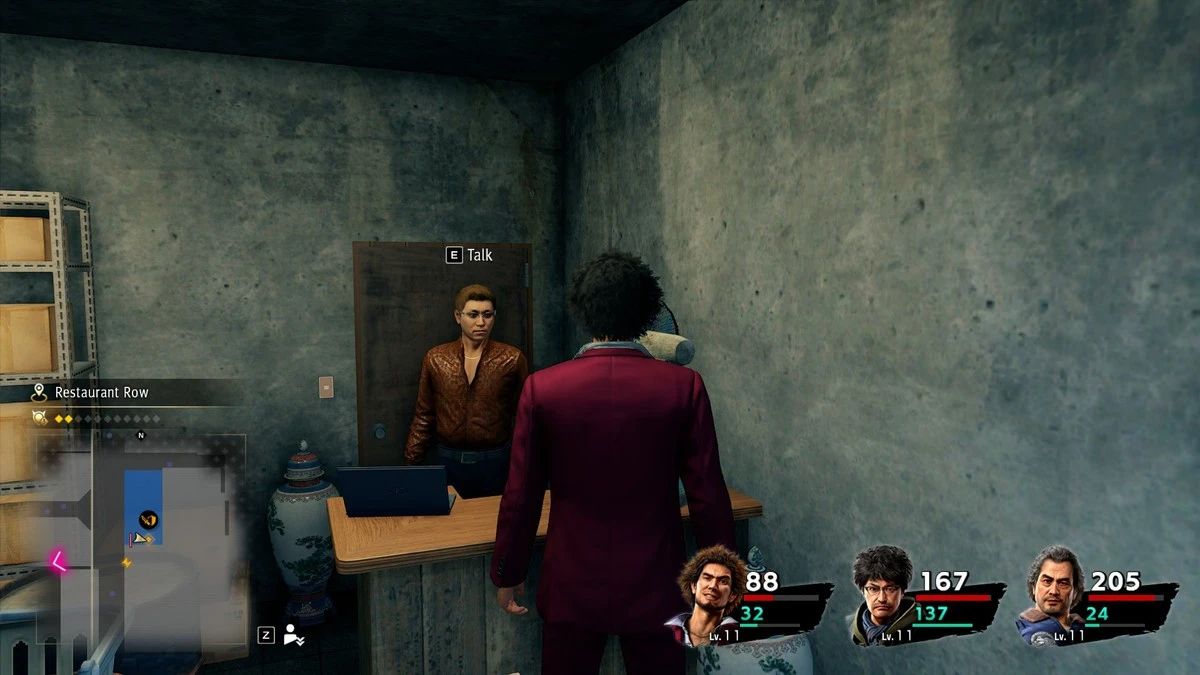Select the Restaurant Row location label
The image size is (1200, 675).
(x=101, y=393)
